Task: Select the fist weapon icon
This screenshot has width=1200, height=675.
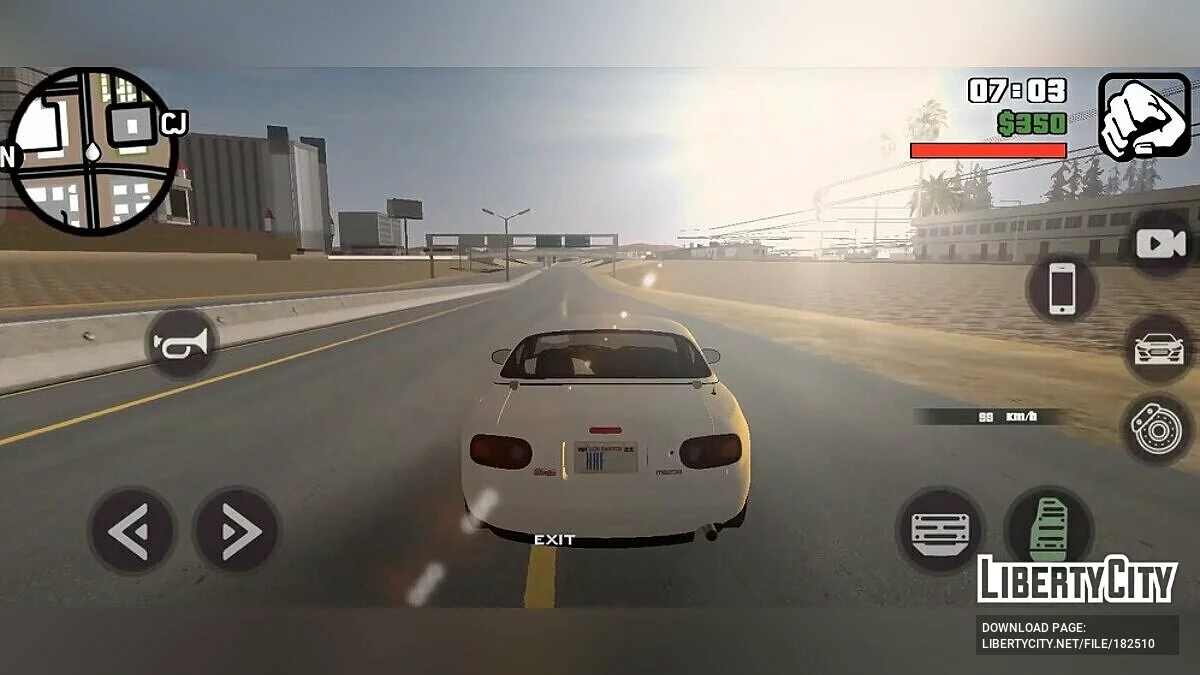Action: tap(1144, 116)
